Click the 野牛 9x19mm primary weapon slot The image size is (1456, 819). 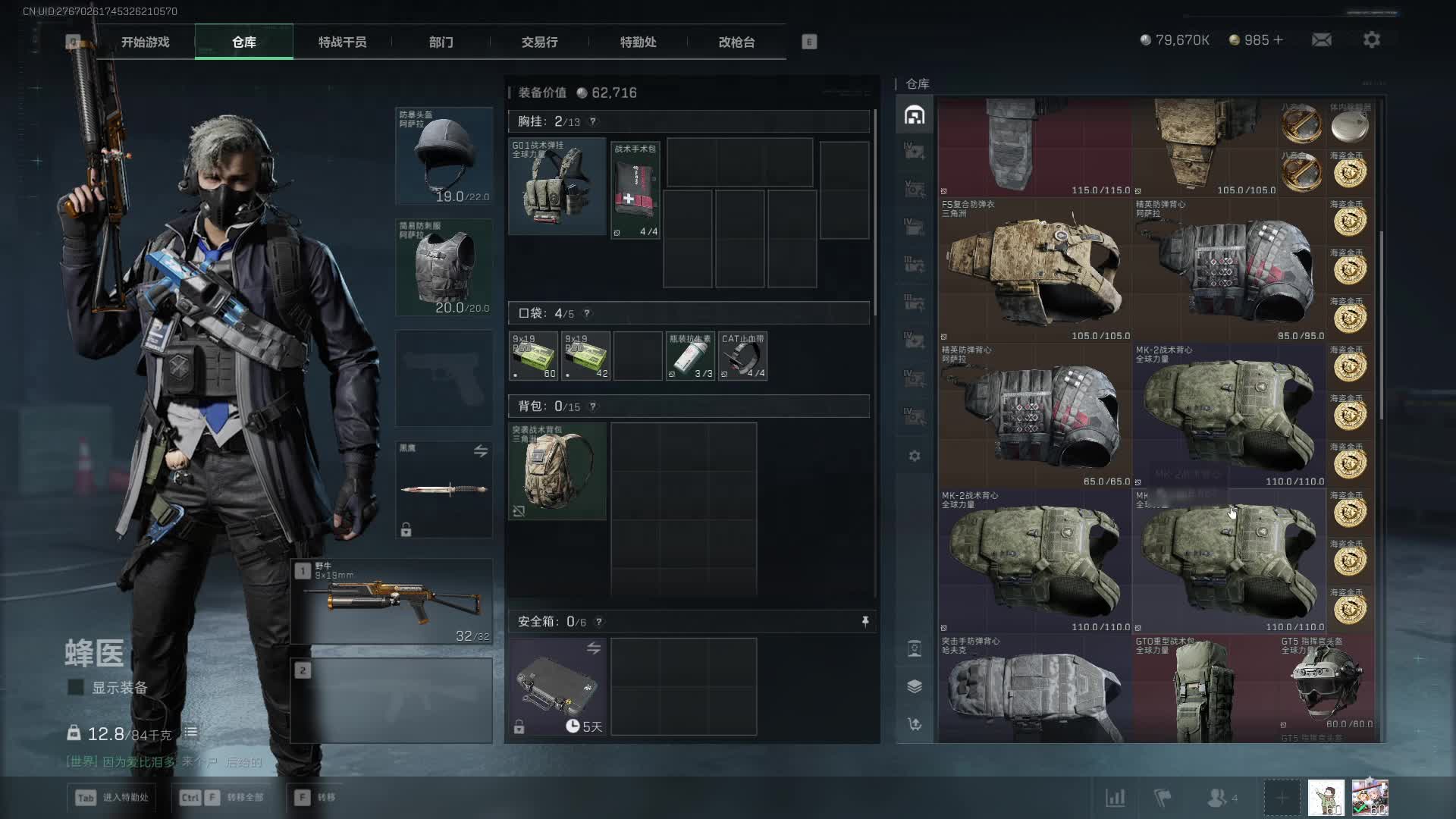[391, 602]
